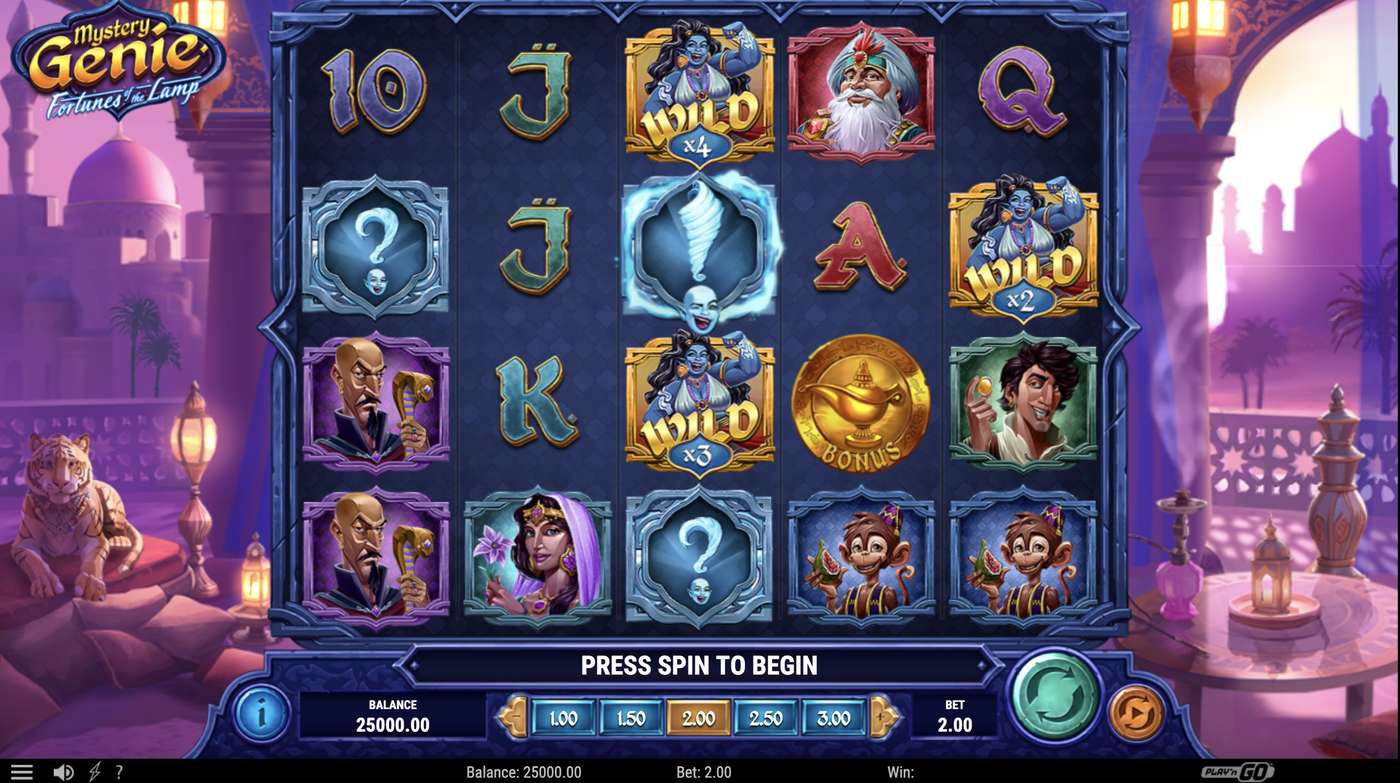The height and width of the screenshot is (783, 1400).
Task: Open help with the question mark icon
Action: point(119,771)
